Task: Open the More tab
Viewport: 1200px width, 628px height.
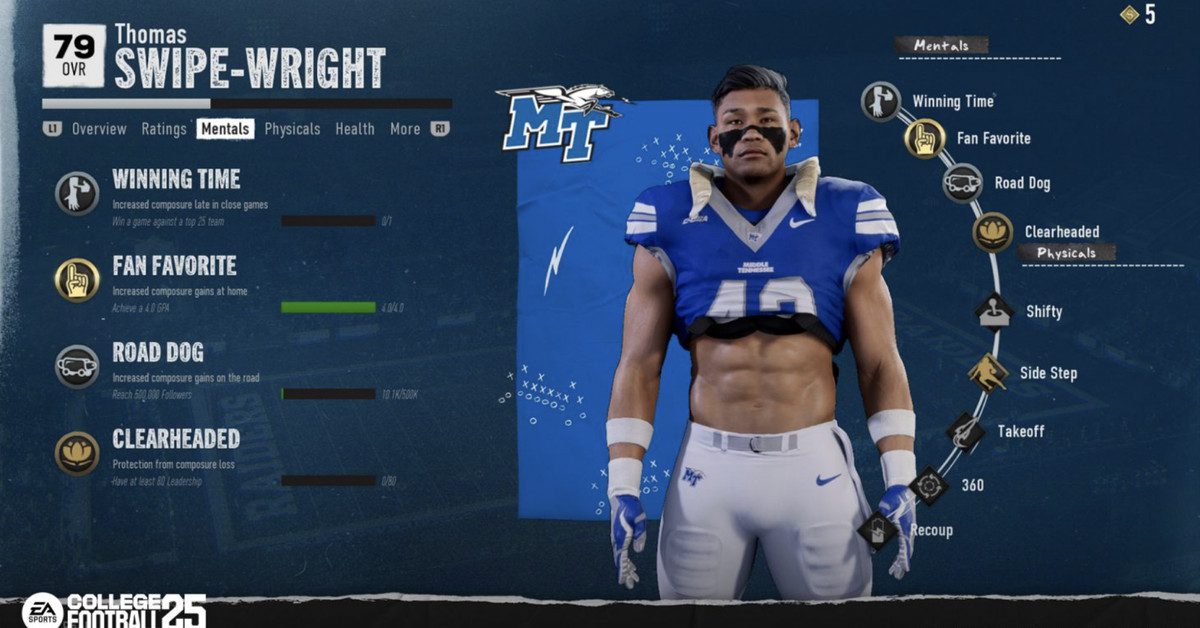Action: click(x=405, y=129)
